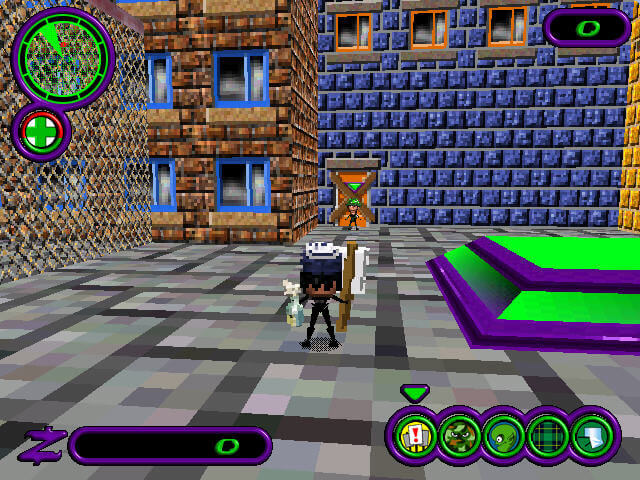Select the exclamation mark sign icon
640x480 pixels.
pos(415,435)
